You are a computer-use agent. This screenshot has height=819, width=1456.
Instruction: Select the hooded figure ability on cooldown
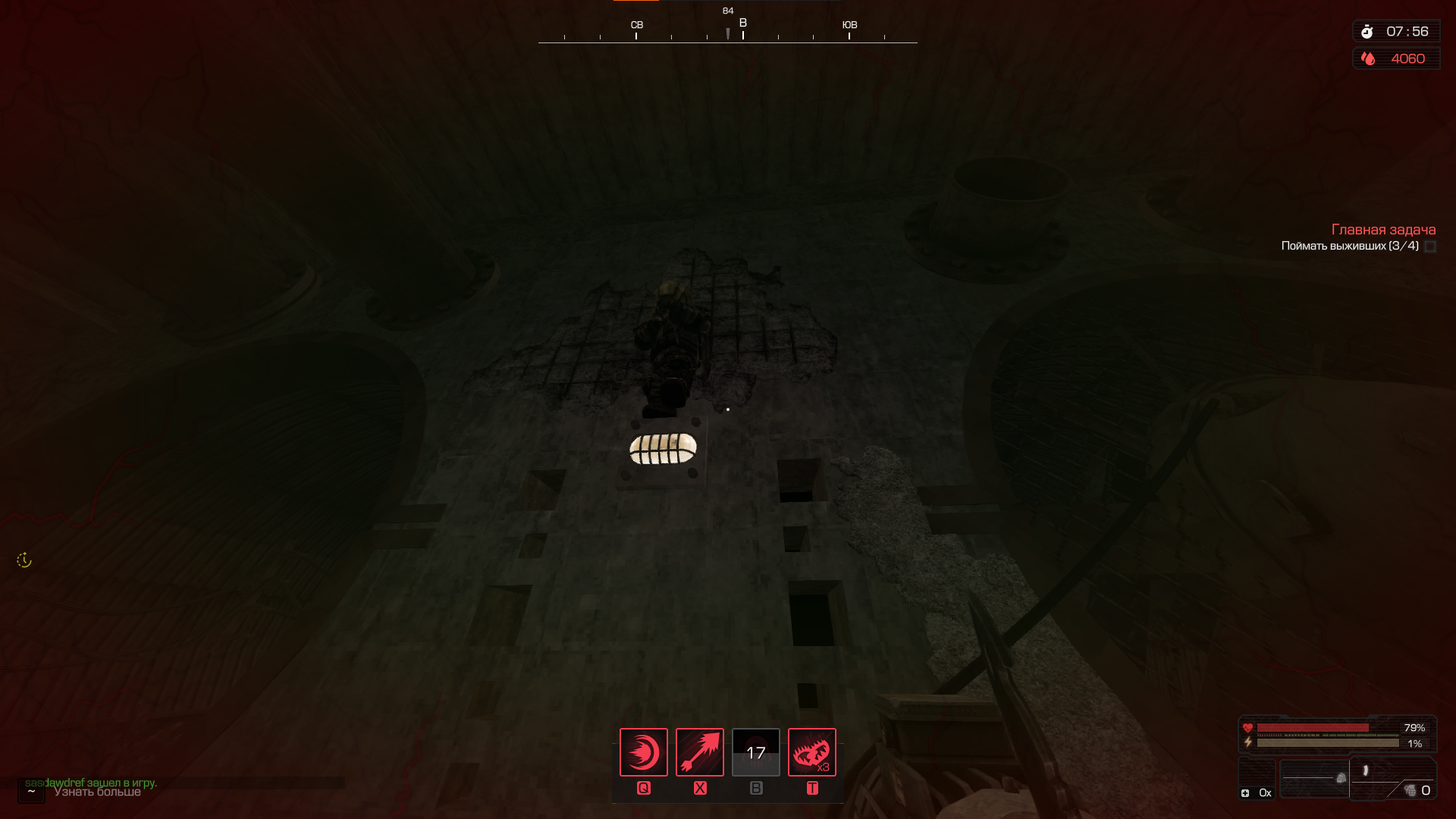[755, 752]
